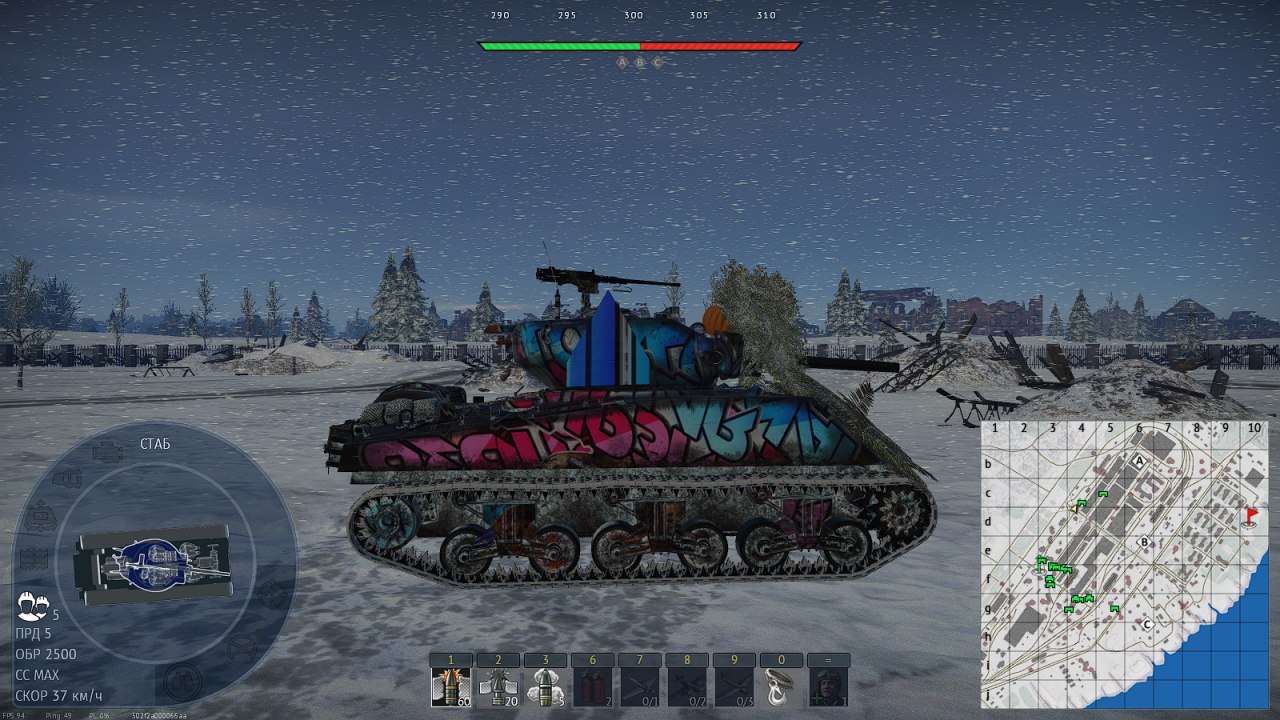1280x720 pixels.
Task: Switch to the high-explosive shell with 20 rounds
Action: click(x=497, y=688)
